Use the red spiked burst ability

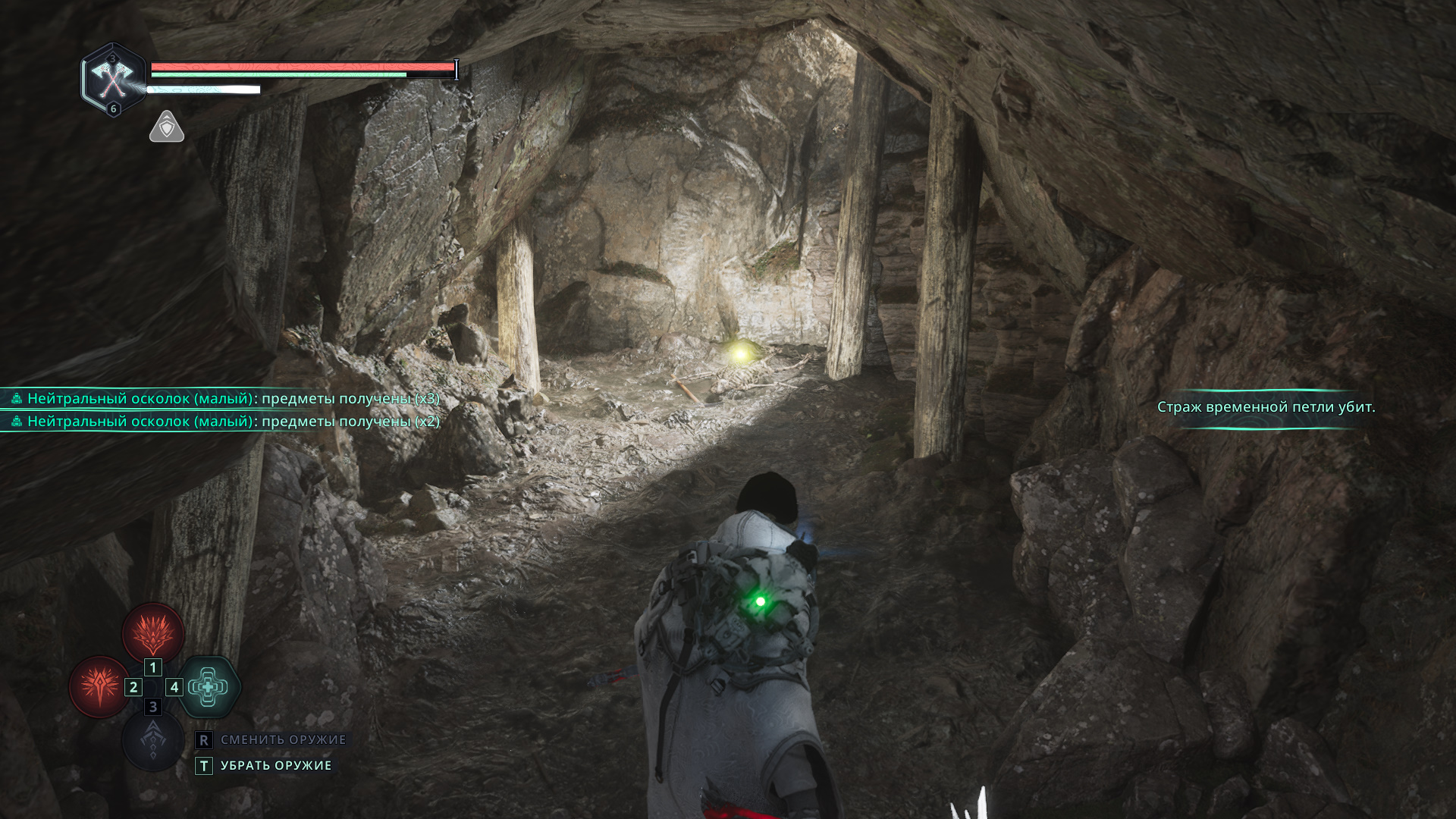(x=99, y=687)
